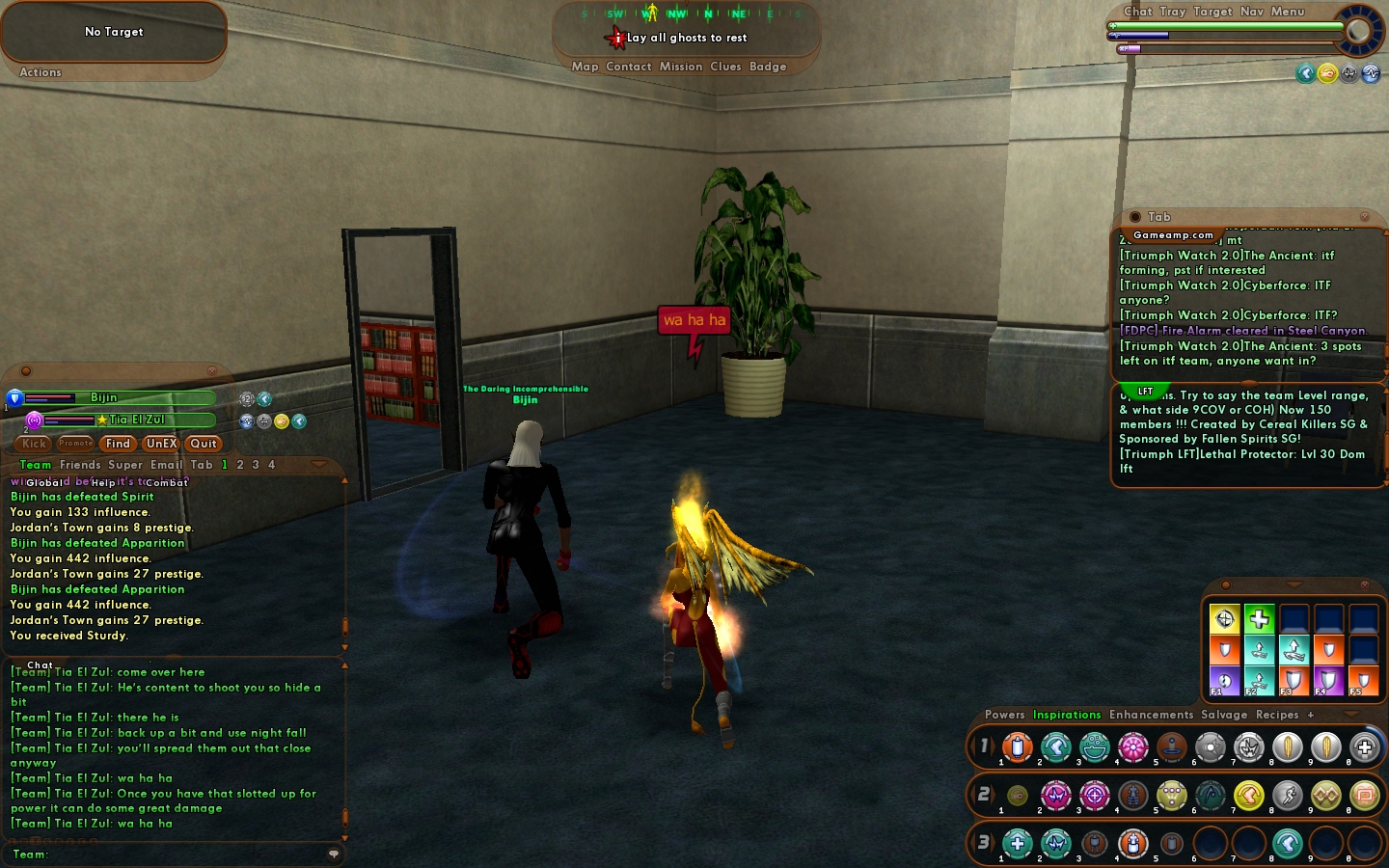Open the Salvage tab
The width and height of the screenshot is (1389, 868).
[x=1224, y=715]
